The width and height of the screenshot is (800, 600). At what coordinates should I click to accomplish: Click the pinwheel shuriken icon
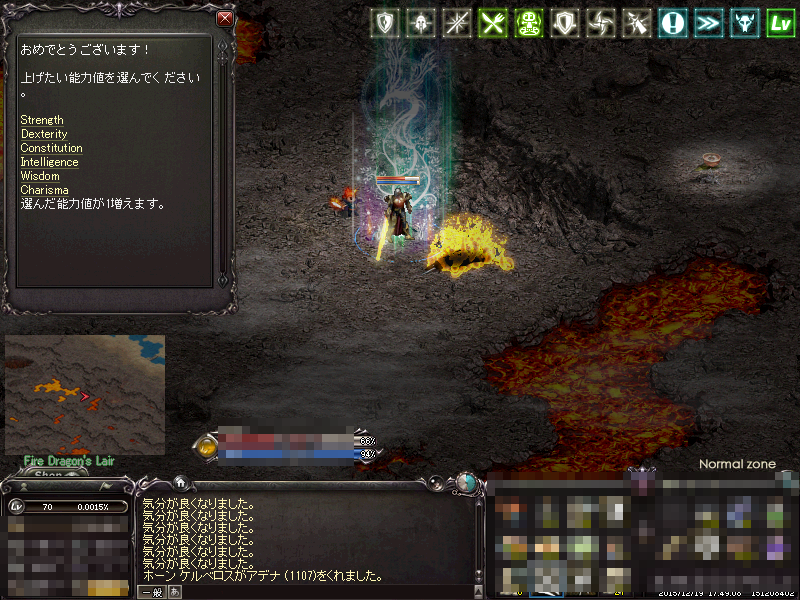(x=601, y=23)
